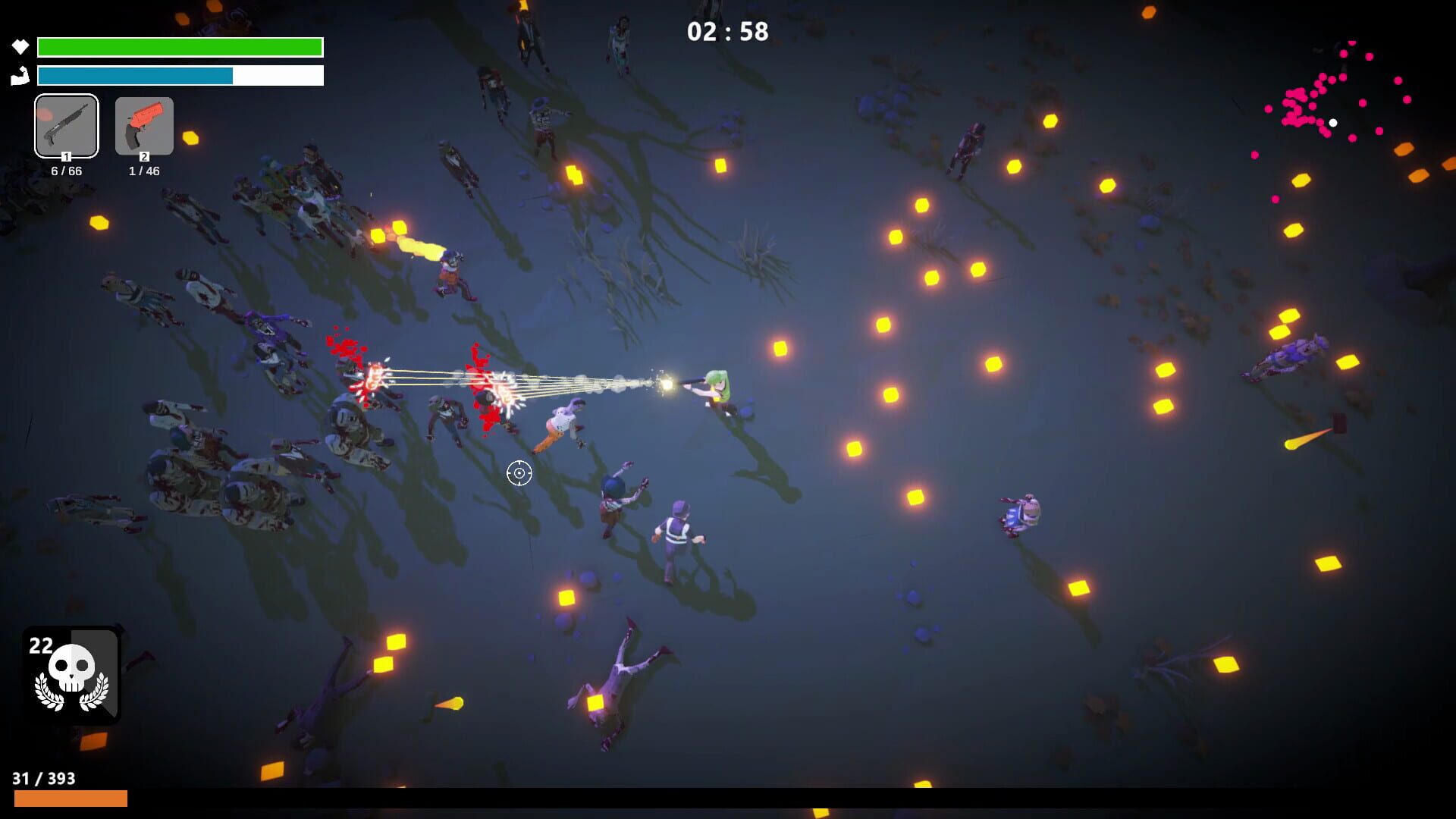Click the ammo label 6 / 66

click(66, 171)
